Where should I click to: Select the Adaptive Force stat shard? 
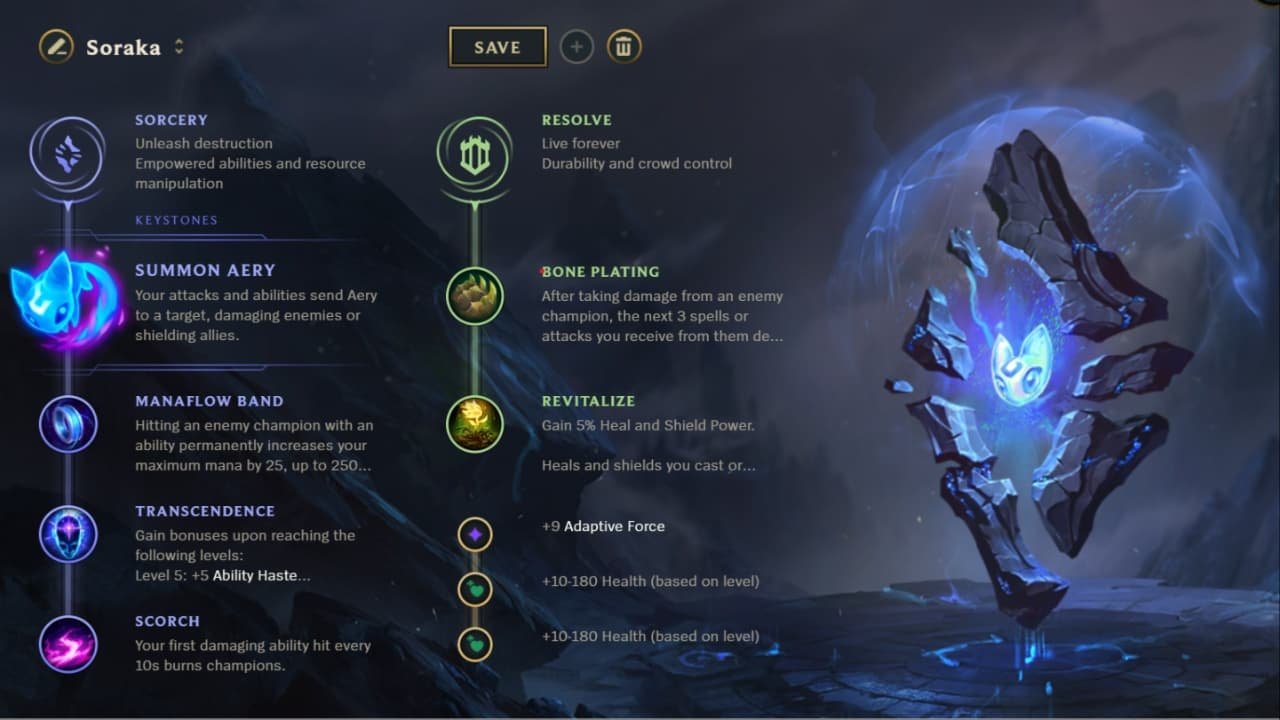tap(474, 534)
